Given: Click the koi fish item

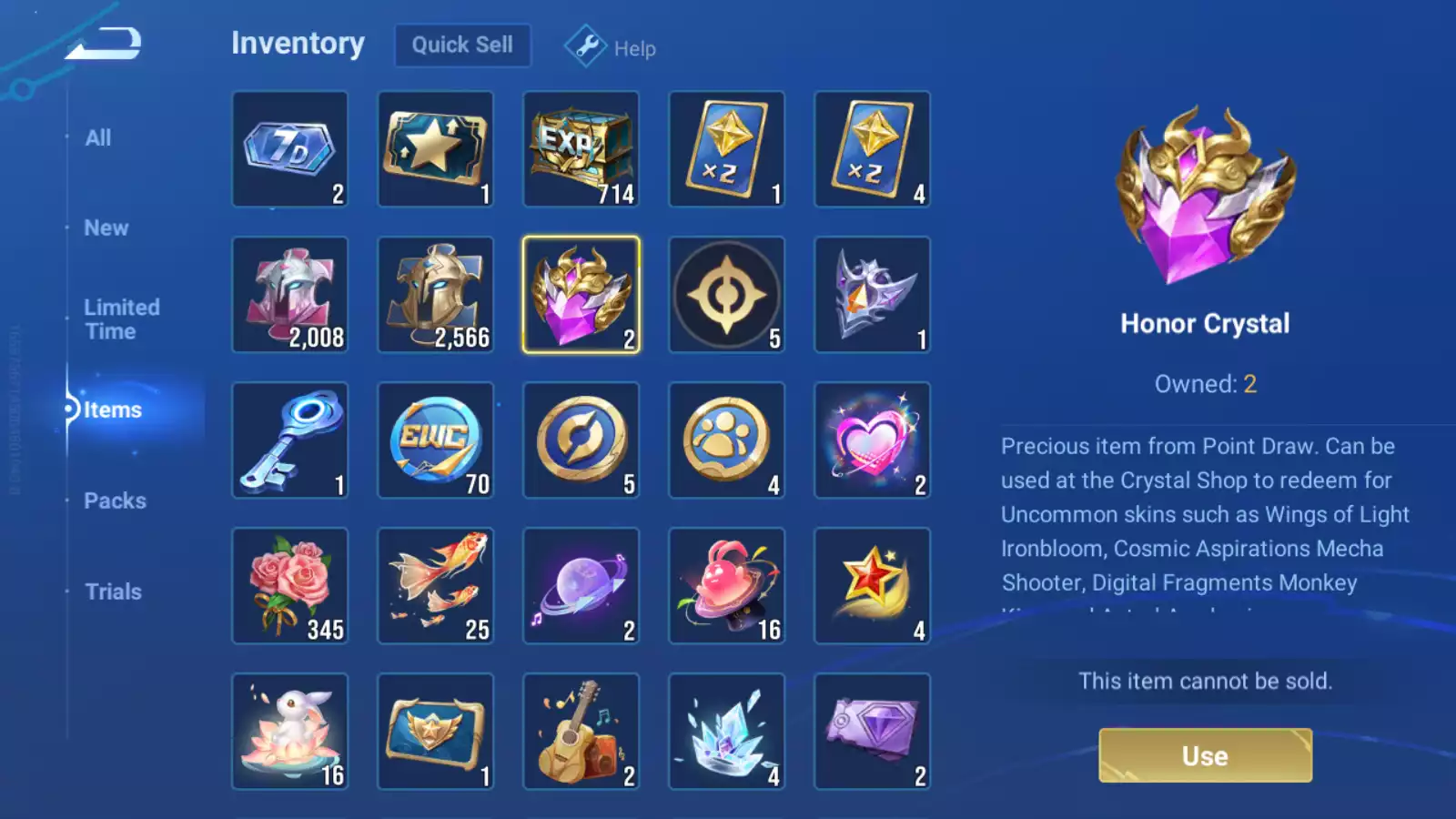Looking at the screenshot, I should [x=436, y=587].
